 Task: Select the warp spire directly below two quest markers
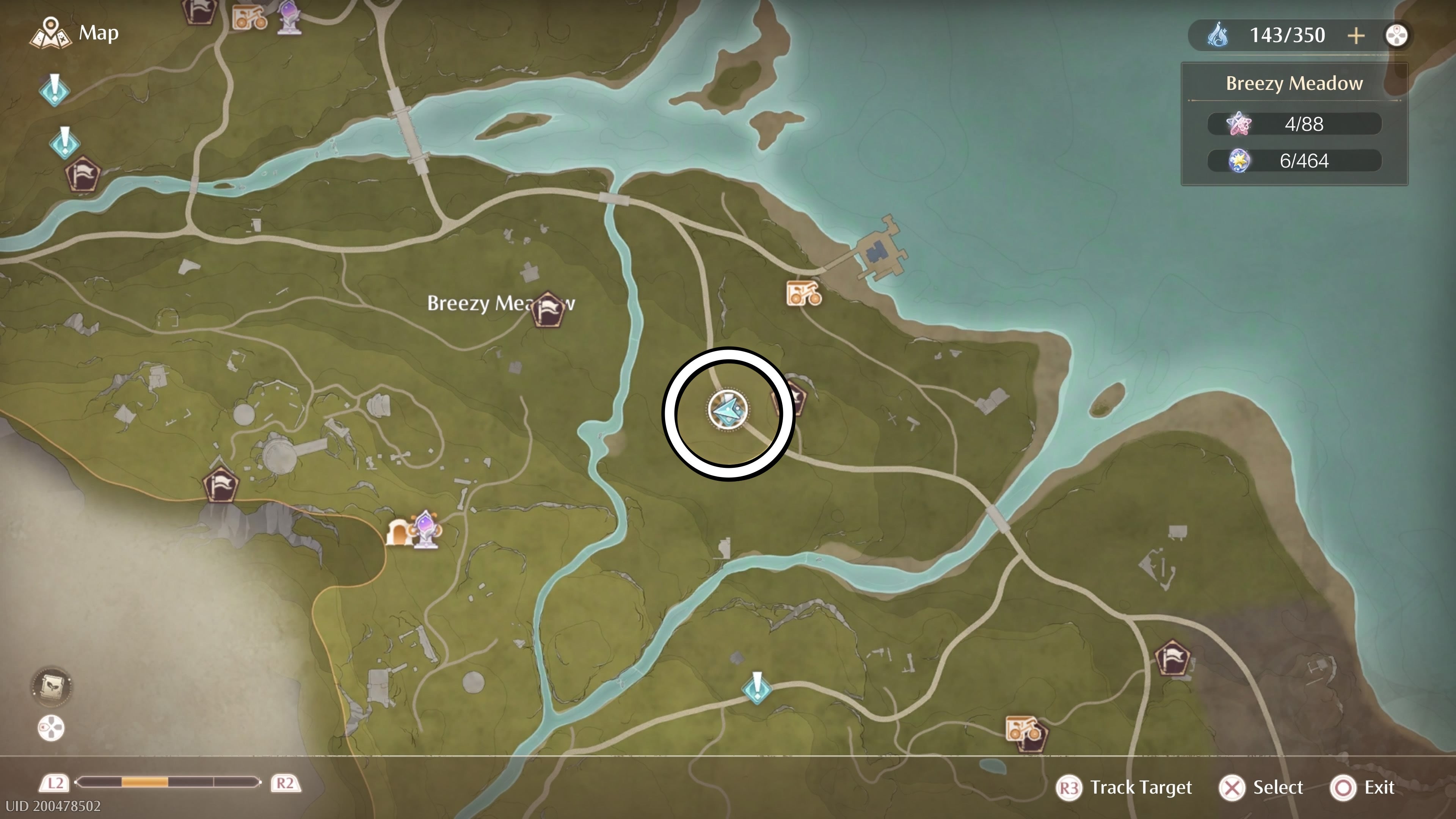(x=83, y=175)
